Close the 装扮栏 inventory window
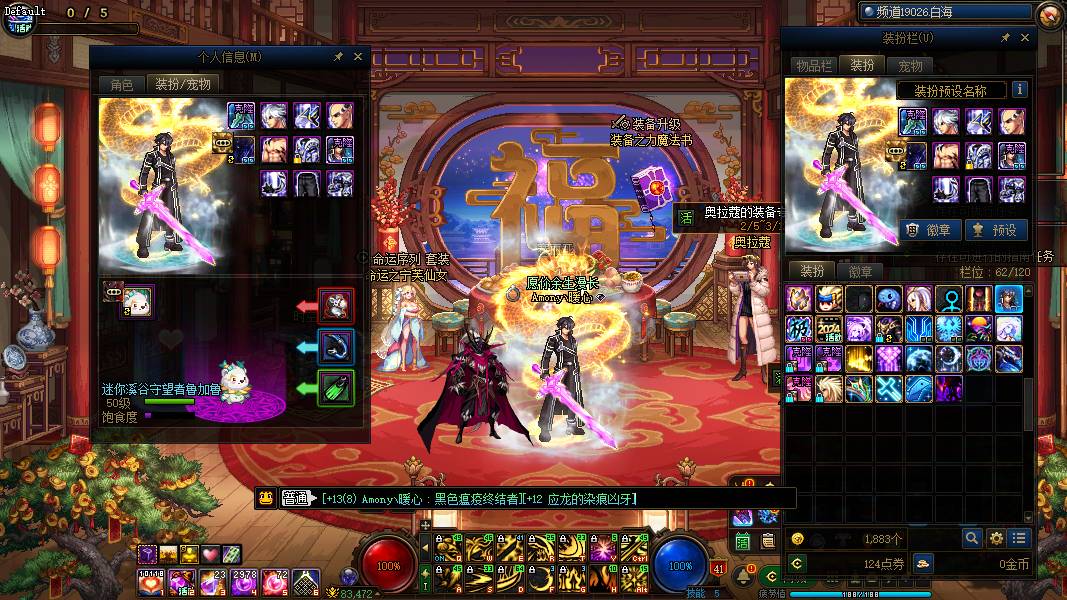The image size is (1067, 600). click(1025, 38)
